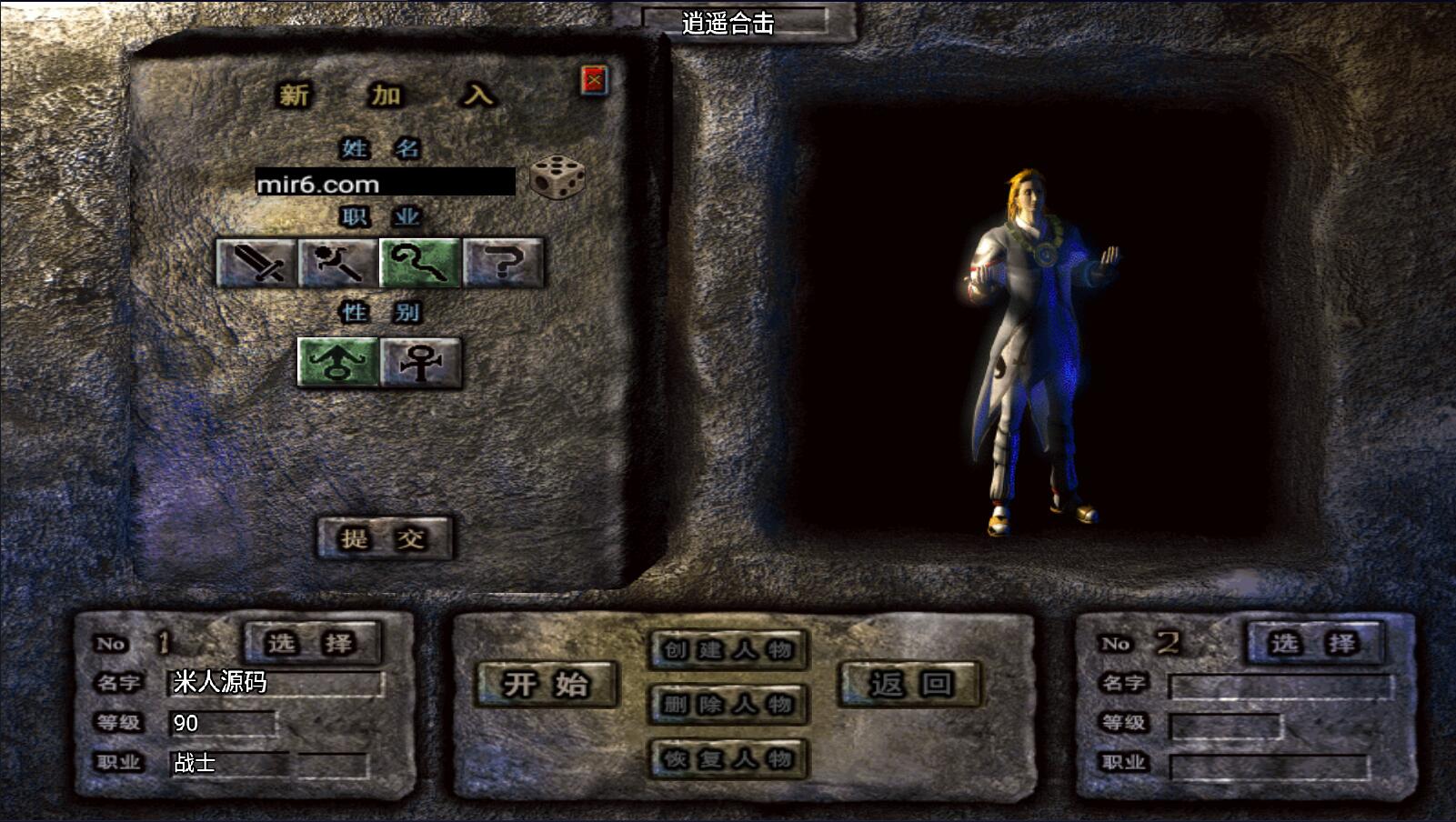Click 创建人物 to create a character
This screenshot has height=822, width=1456.
(728, 649)
